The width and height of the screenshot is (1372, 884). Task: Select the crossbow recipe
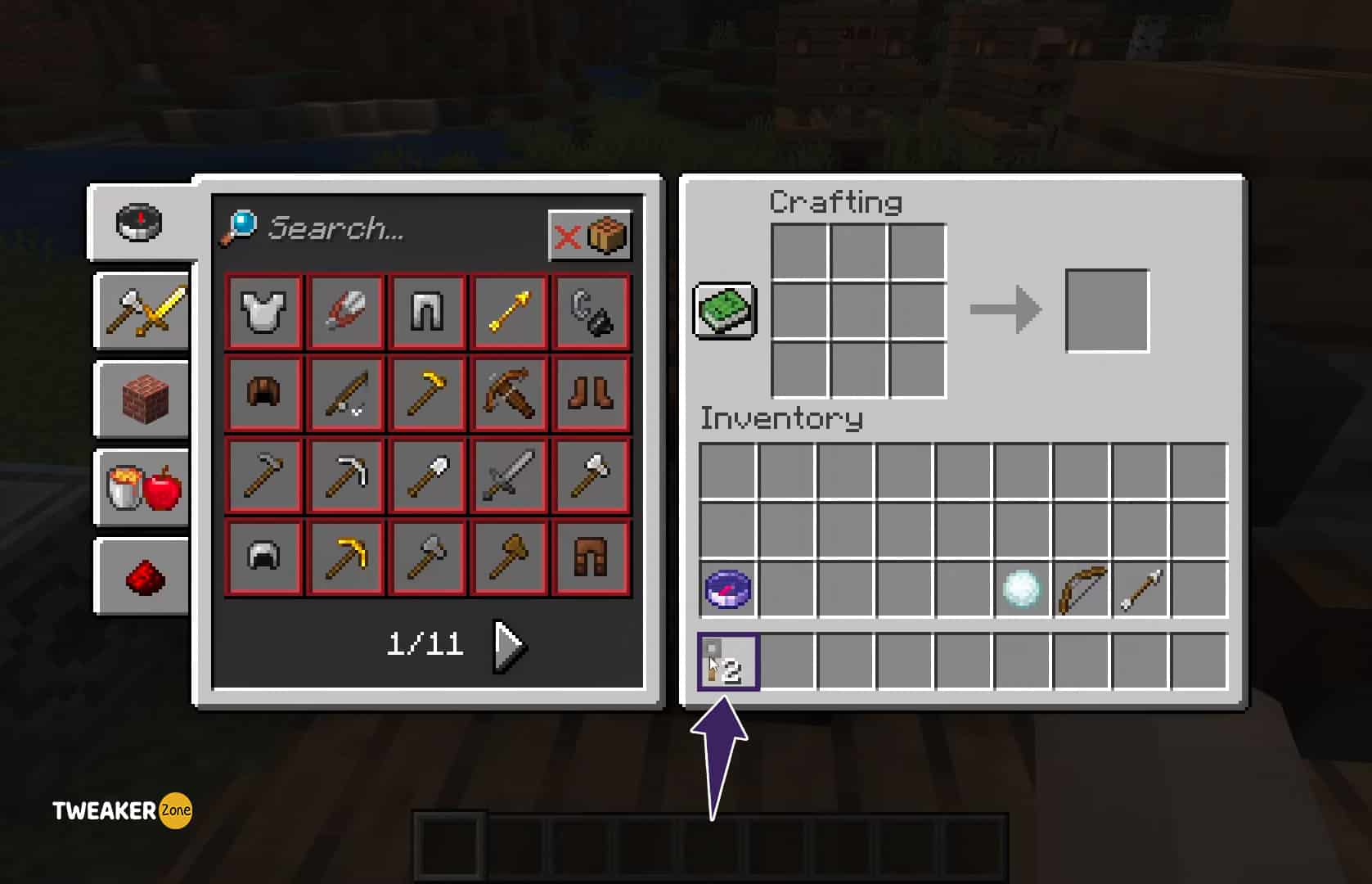point(508,394)
